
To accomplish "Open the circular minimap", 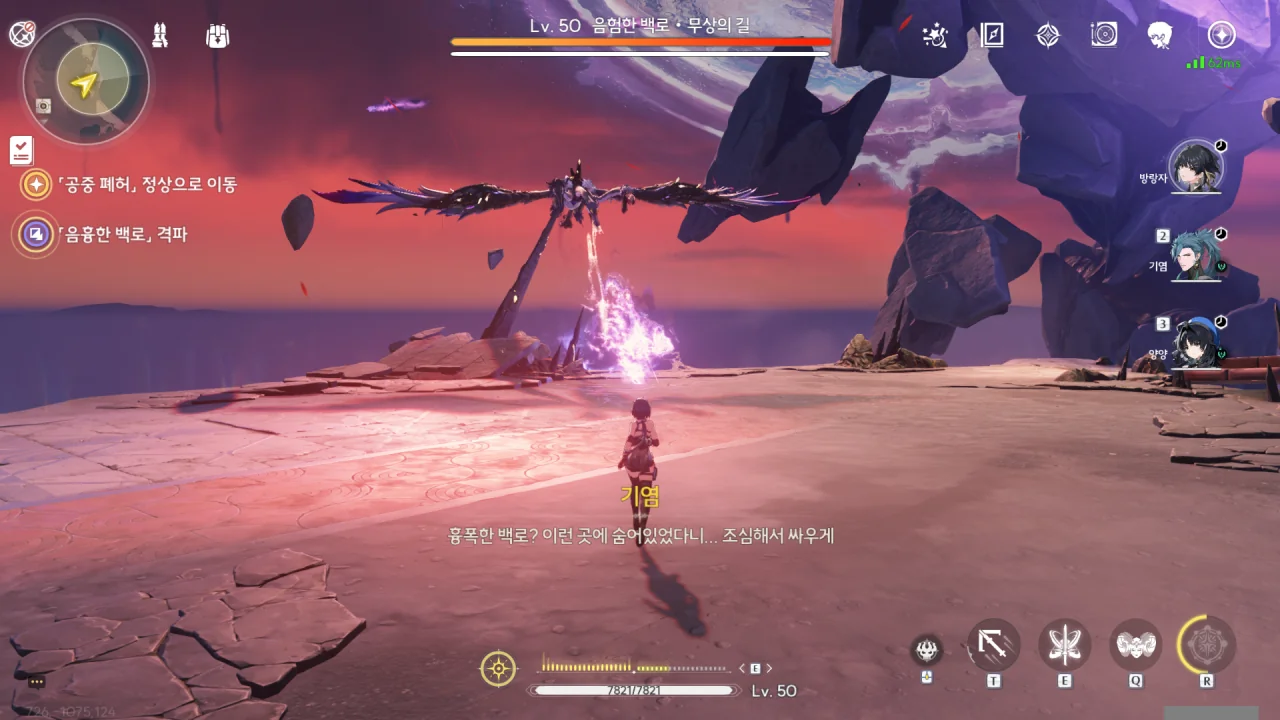I will (85, 82).
